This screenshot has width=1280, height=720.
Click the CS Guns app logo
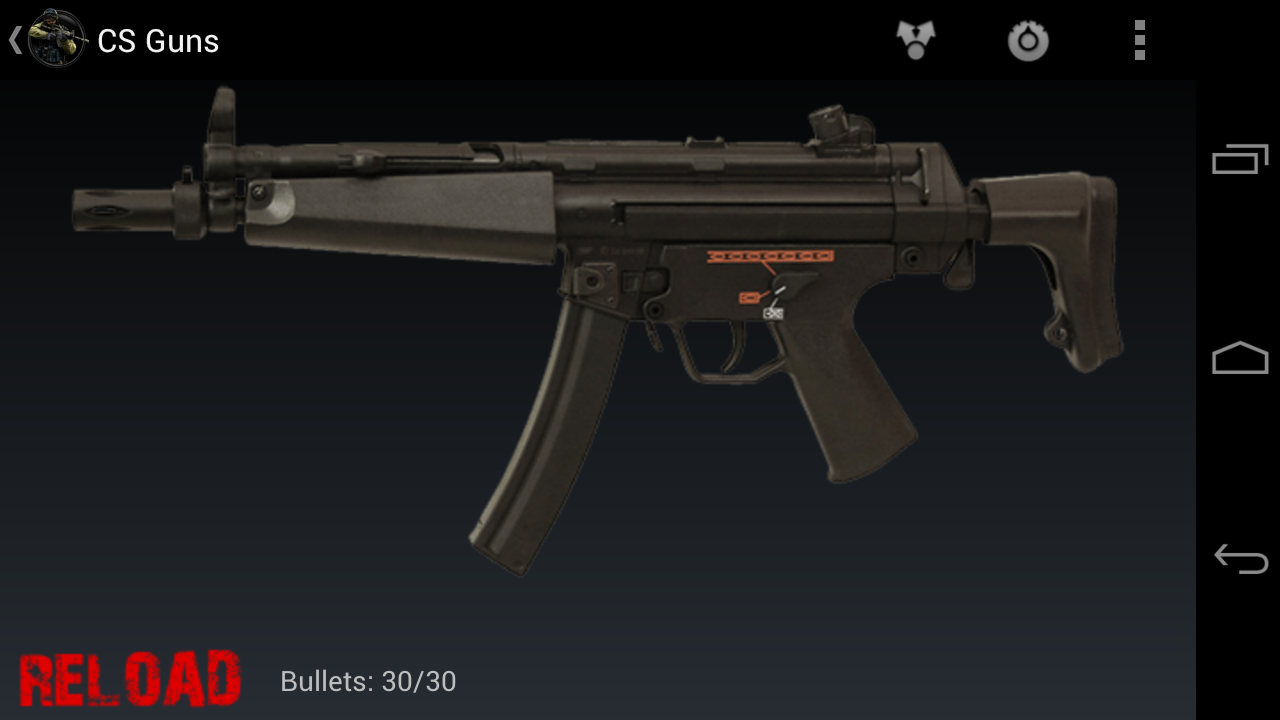[x=57, y=40]
